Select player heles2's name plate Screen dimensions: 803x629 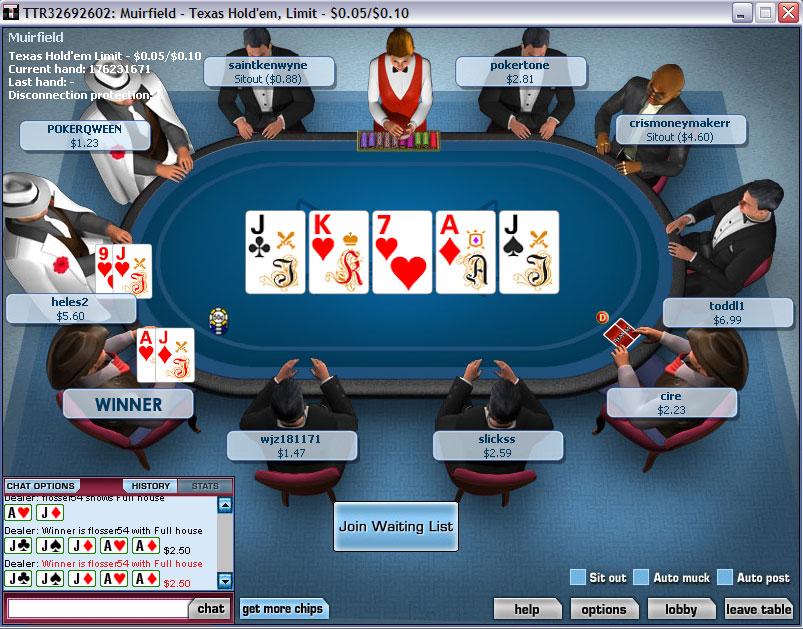tap(71, 309)
